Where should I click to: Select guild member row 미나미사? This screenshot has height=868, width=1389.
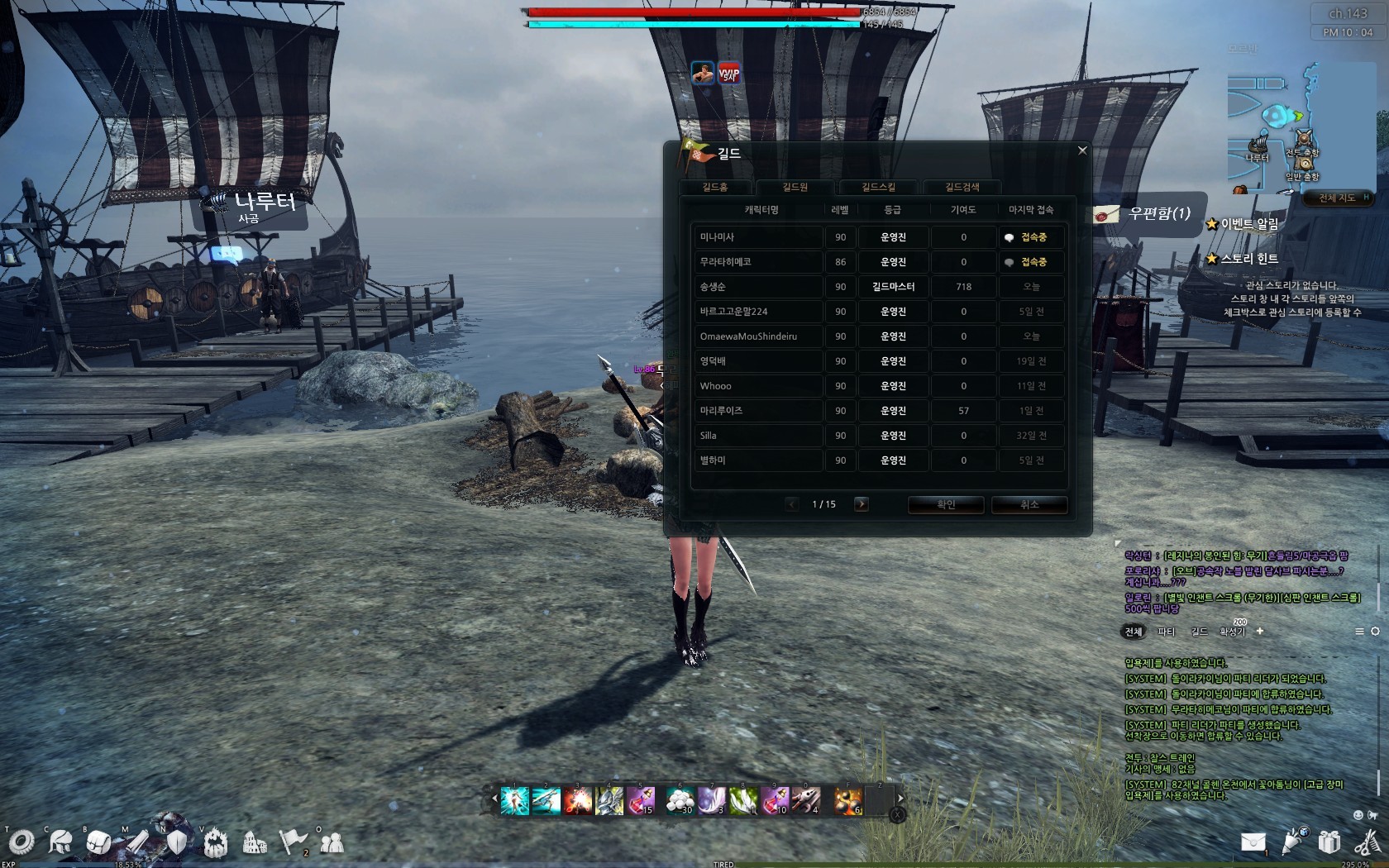coord(757,237)
